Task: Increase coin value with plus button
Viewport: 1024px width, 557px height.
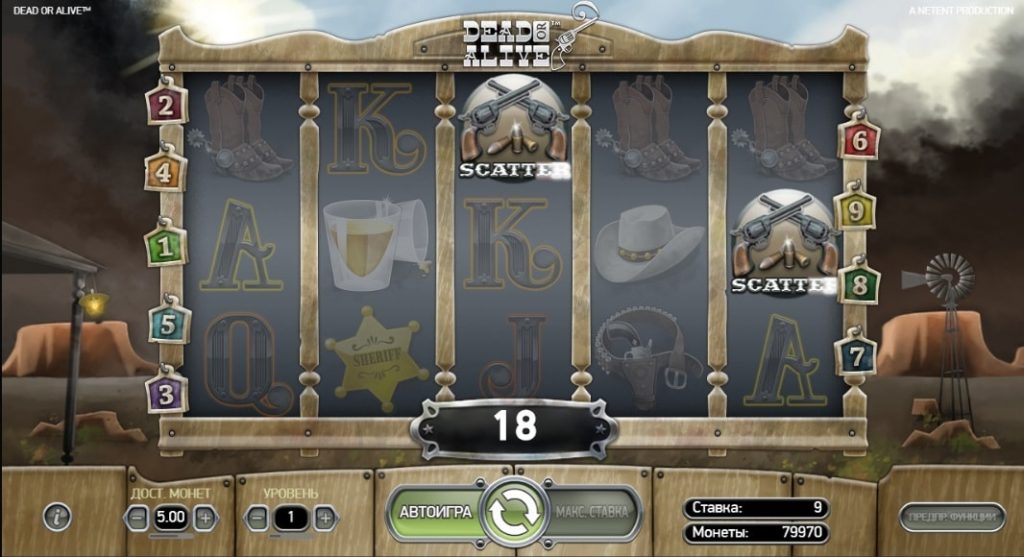Action: click(x=204, y=518)
